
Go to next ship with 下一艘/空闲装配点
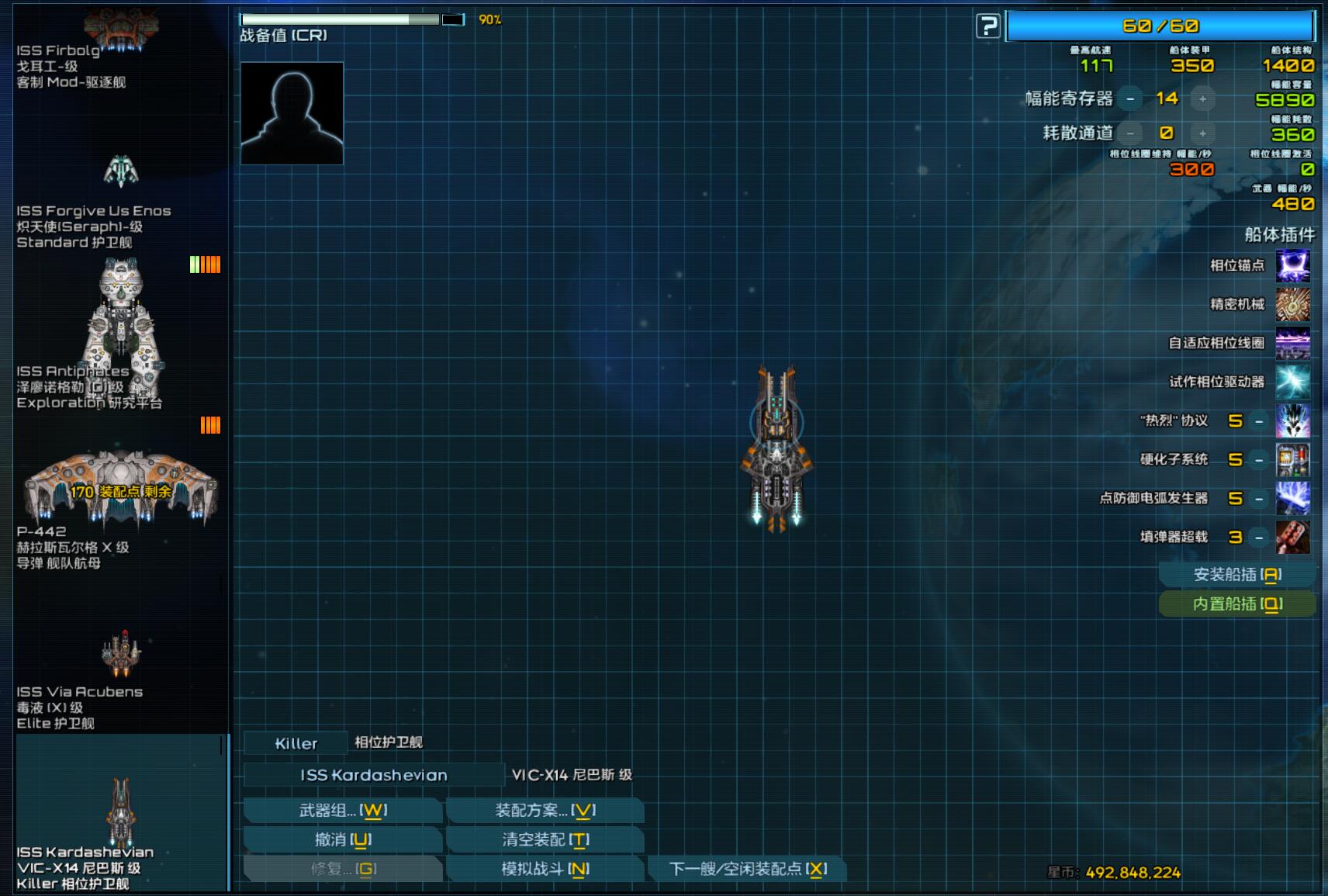(x=747, y=869)
